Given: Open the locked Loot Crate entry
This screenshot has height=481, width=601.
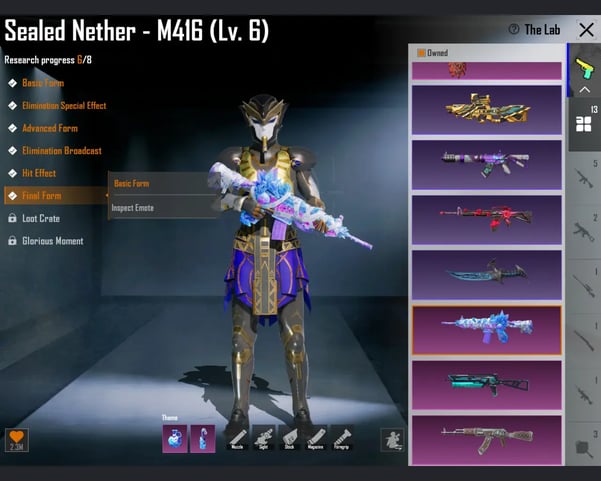Looking at the screenshot, I should click(x=41, y=218).
